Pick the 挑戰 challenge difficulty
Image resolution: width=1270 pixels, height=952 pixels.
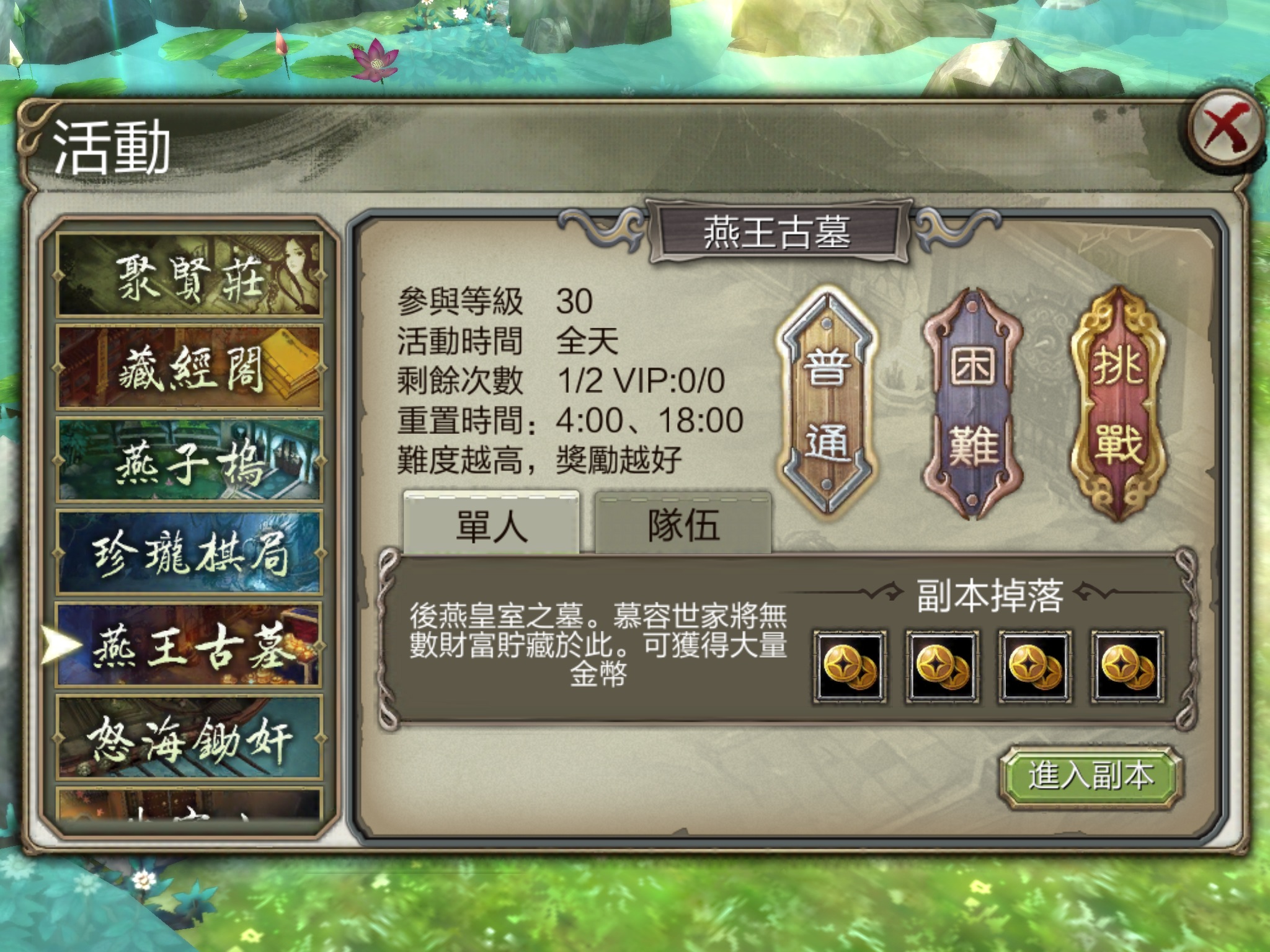pyautogui.click(x=1118, y=403)
